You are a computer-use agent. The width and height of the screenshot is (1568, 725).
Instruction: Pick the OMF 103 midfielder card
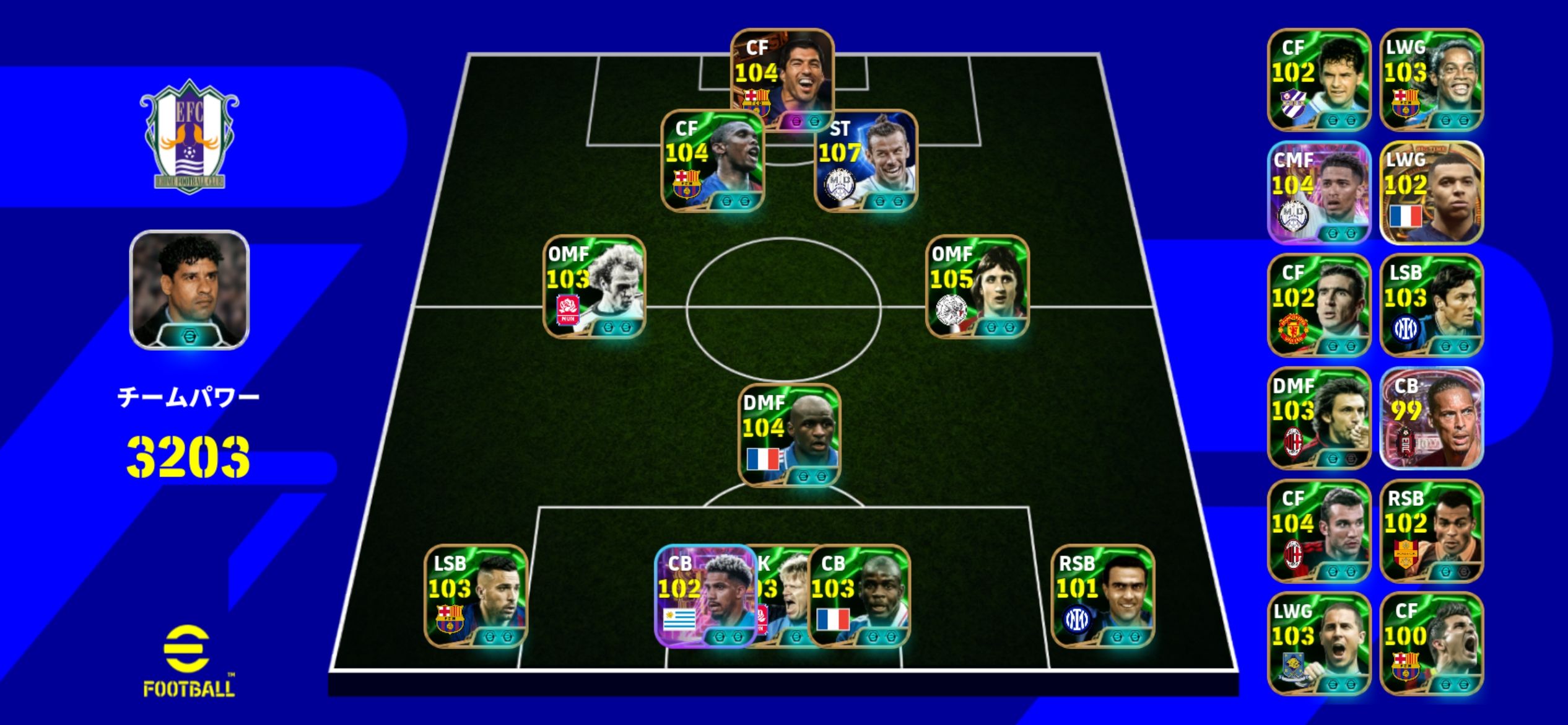(594, 286)
